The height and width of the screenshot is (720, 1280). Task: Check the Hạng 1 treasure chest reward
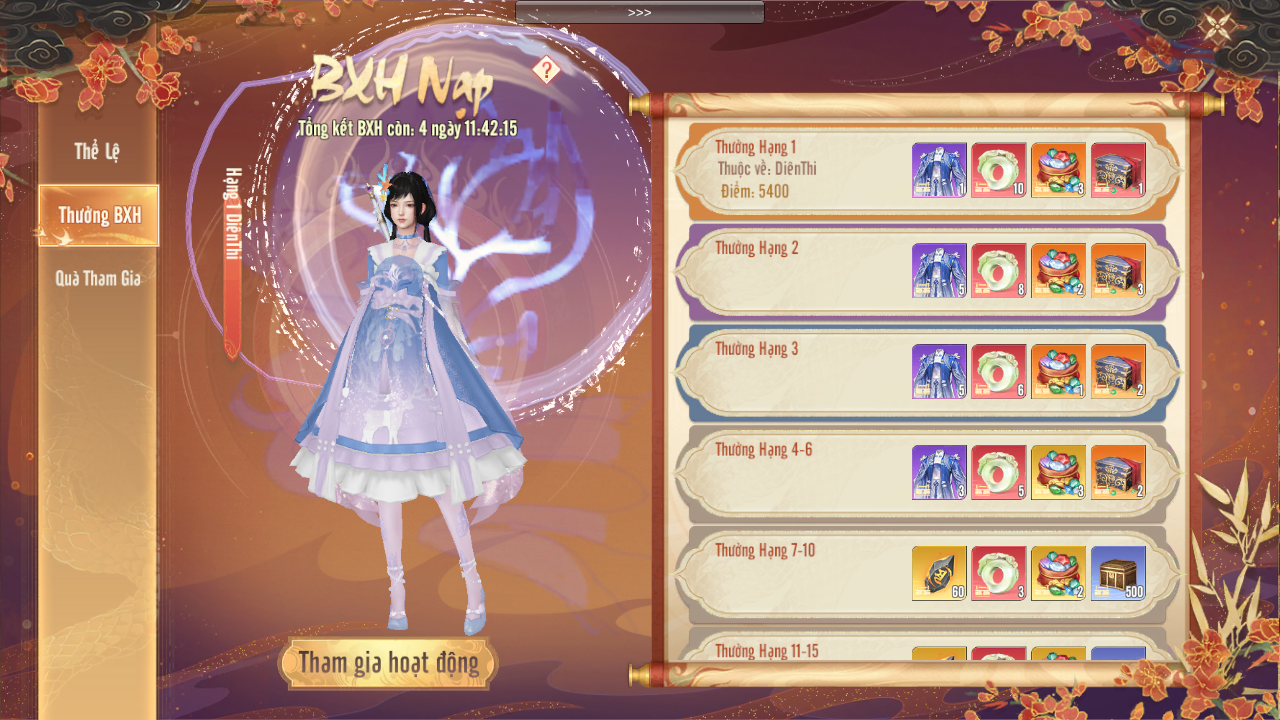click(x=1119, y=170)
